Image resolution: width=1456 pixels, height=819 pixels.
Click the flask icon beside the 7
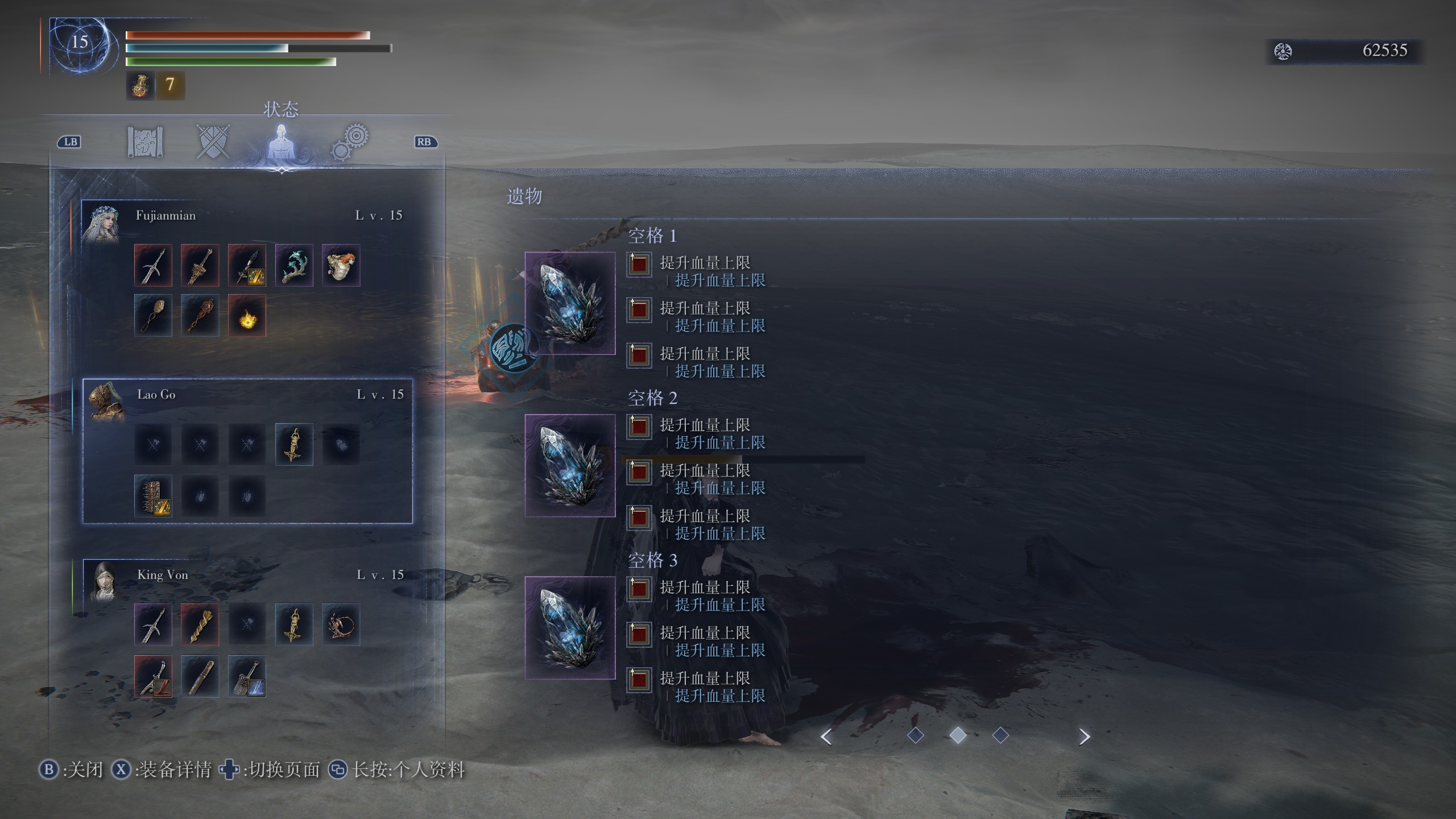pos(140,85)
